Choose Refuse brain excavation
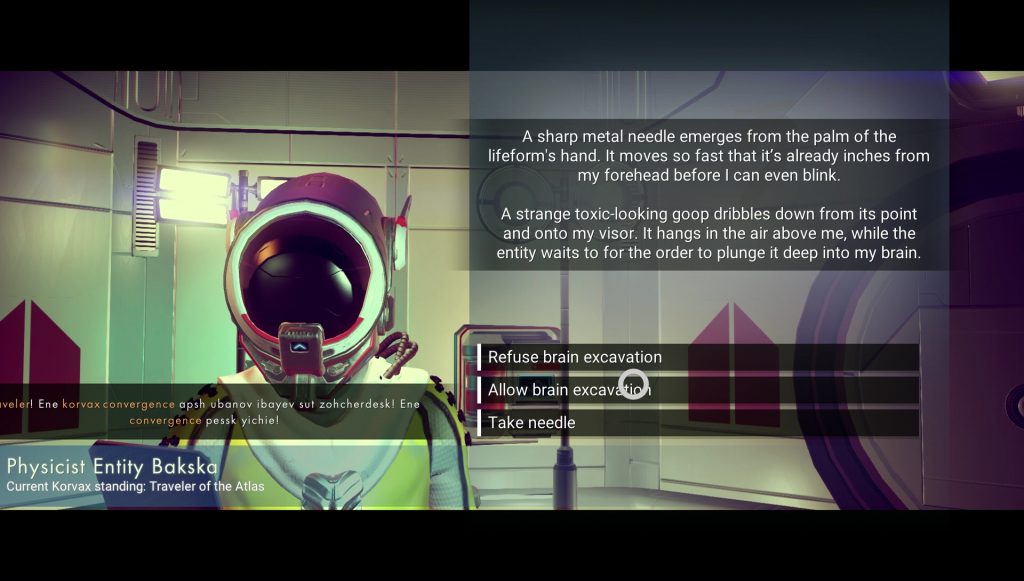 [575, 357]
